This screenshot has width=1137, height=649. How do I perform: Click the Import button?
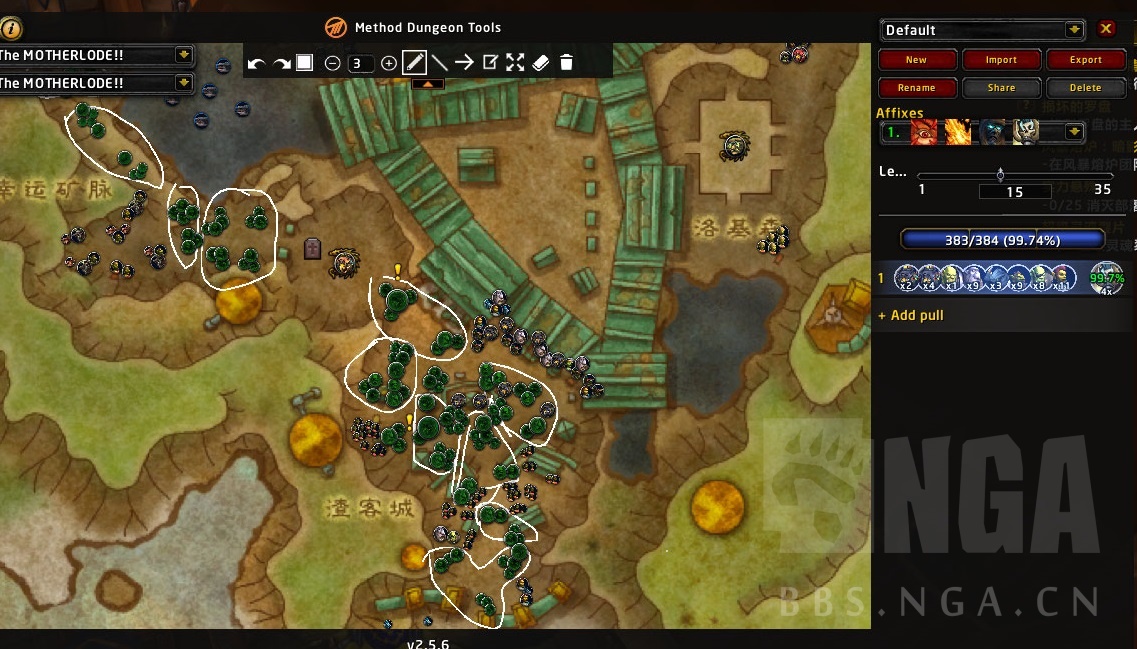pos(1001,60)
